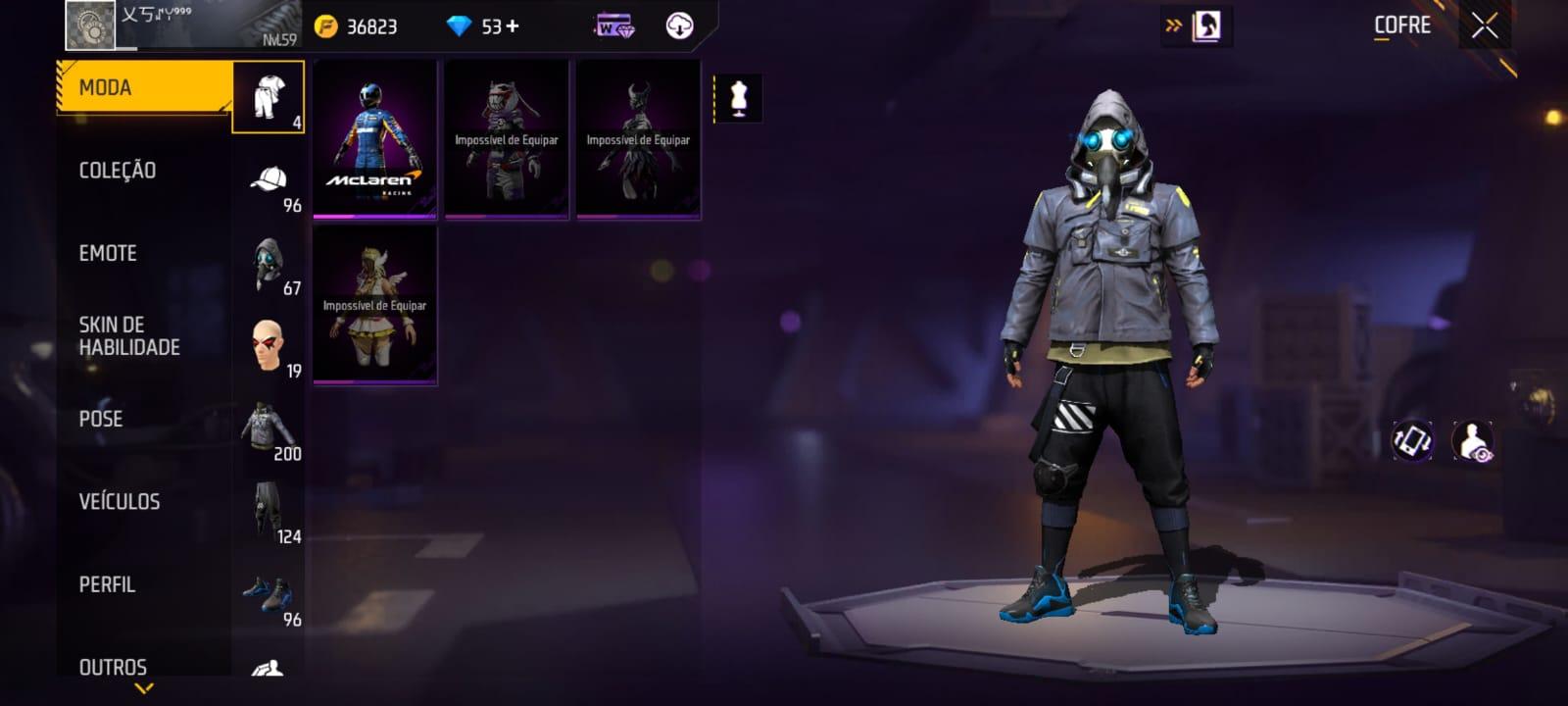Toggle the character visibility eye icon
This screenshot has height=706, width=1568.
pyautogui.click(x=1472, y=438)
